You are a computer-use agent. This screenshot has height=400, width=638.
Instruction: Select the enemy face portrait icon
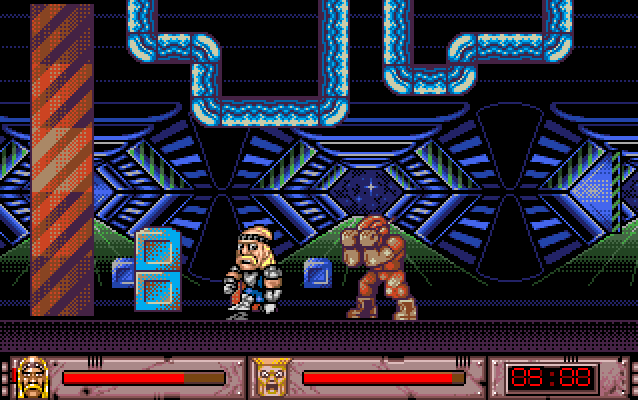268,377
